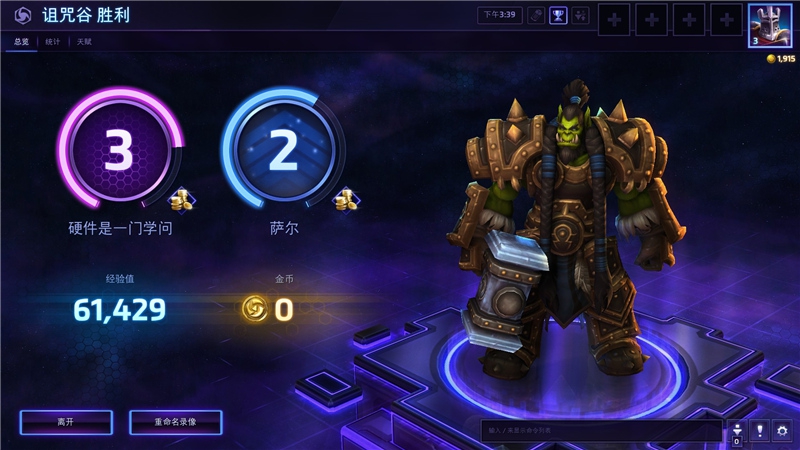Click the purple player level 3 ring
The width and height of the screenshot is (800, 450).
[x=119, y=150]
